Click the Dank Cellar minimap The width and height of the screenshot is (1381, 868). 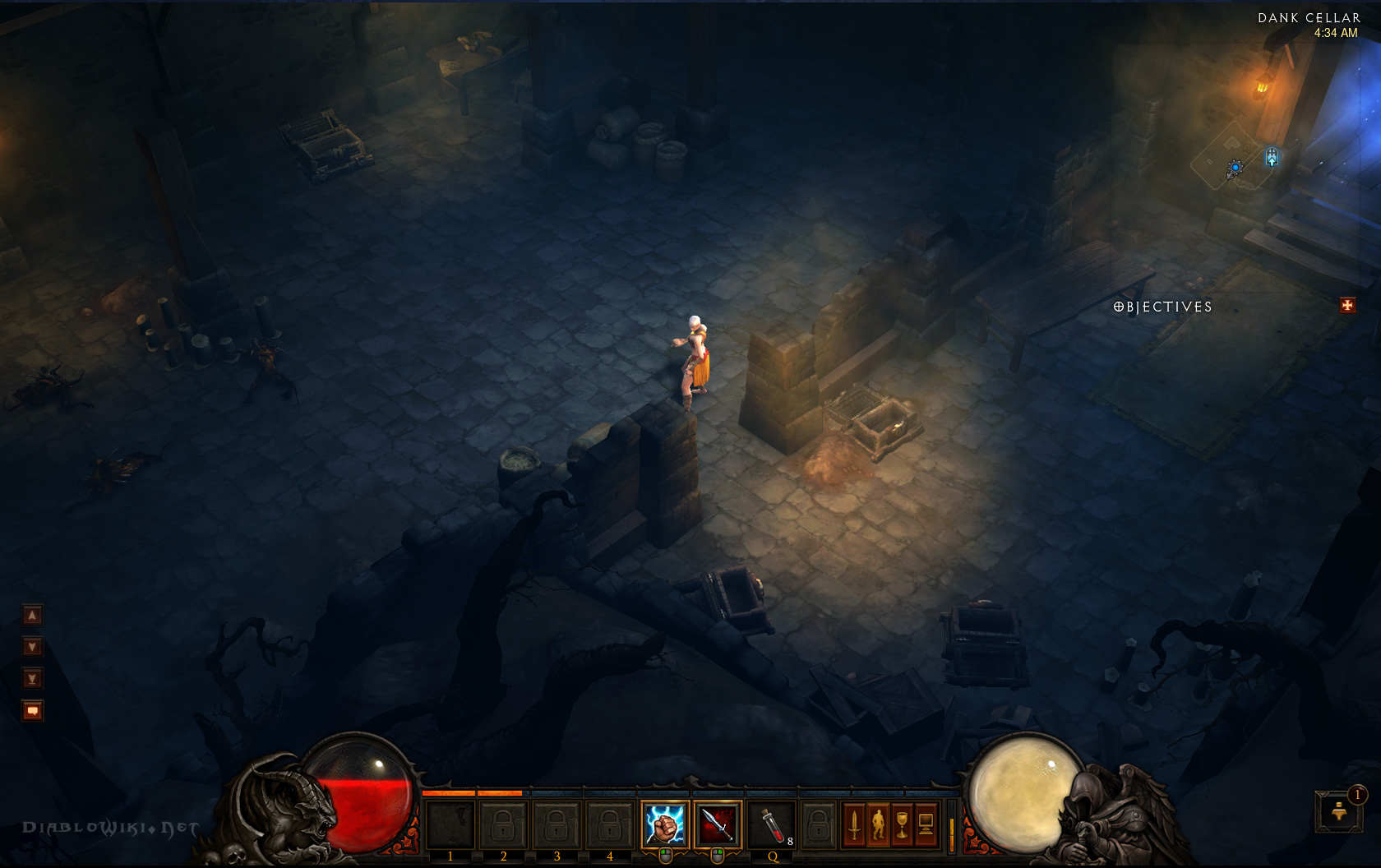[x=1233, y=156]
